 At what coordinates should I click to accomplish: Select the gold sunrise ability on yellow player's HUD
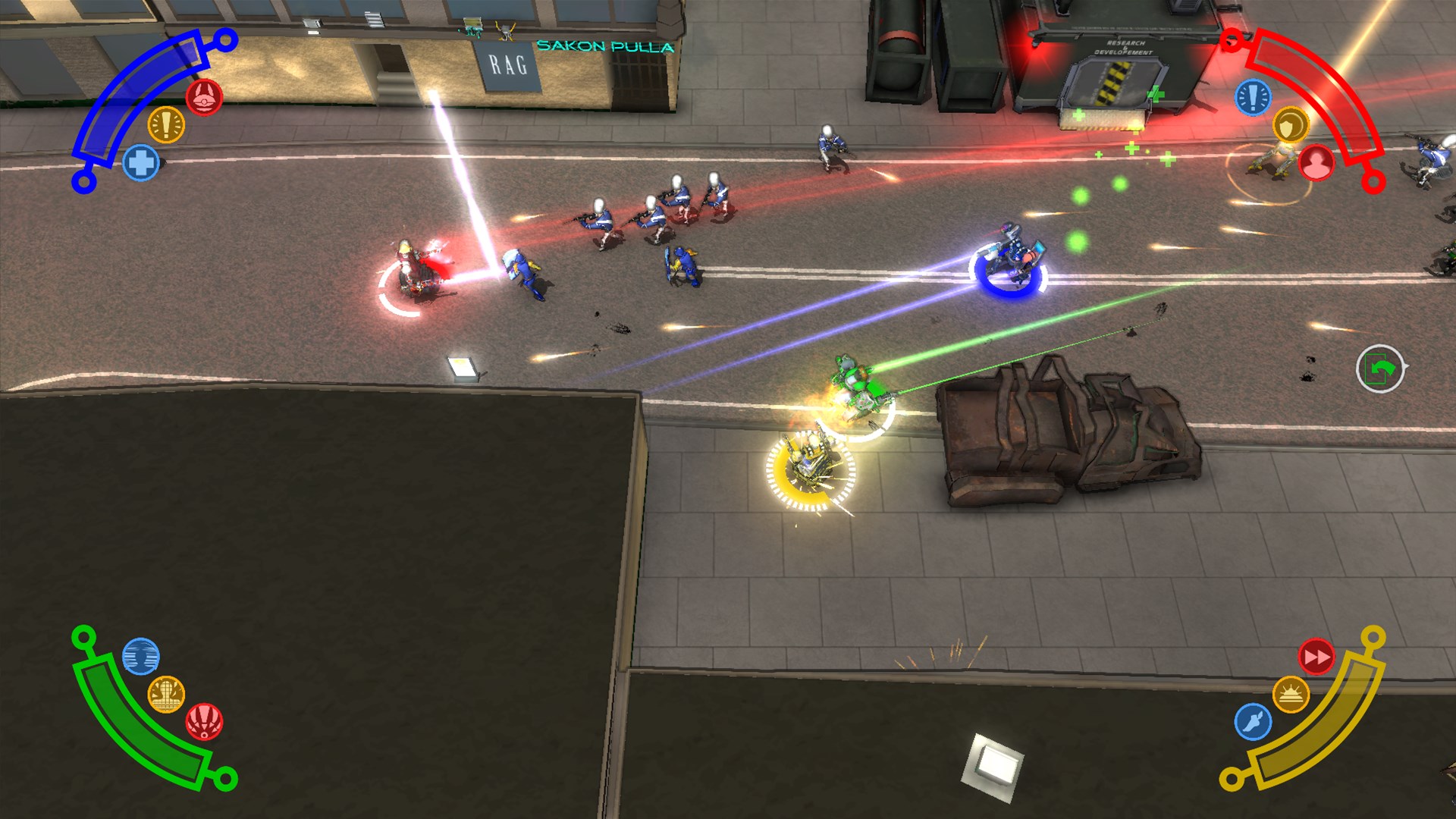[x=1291, y=692]
